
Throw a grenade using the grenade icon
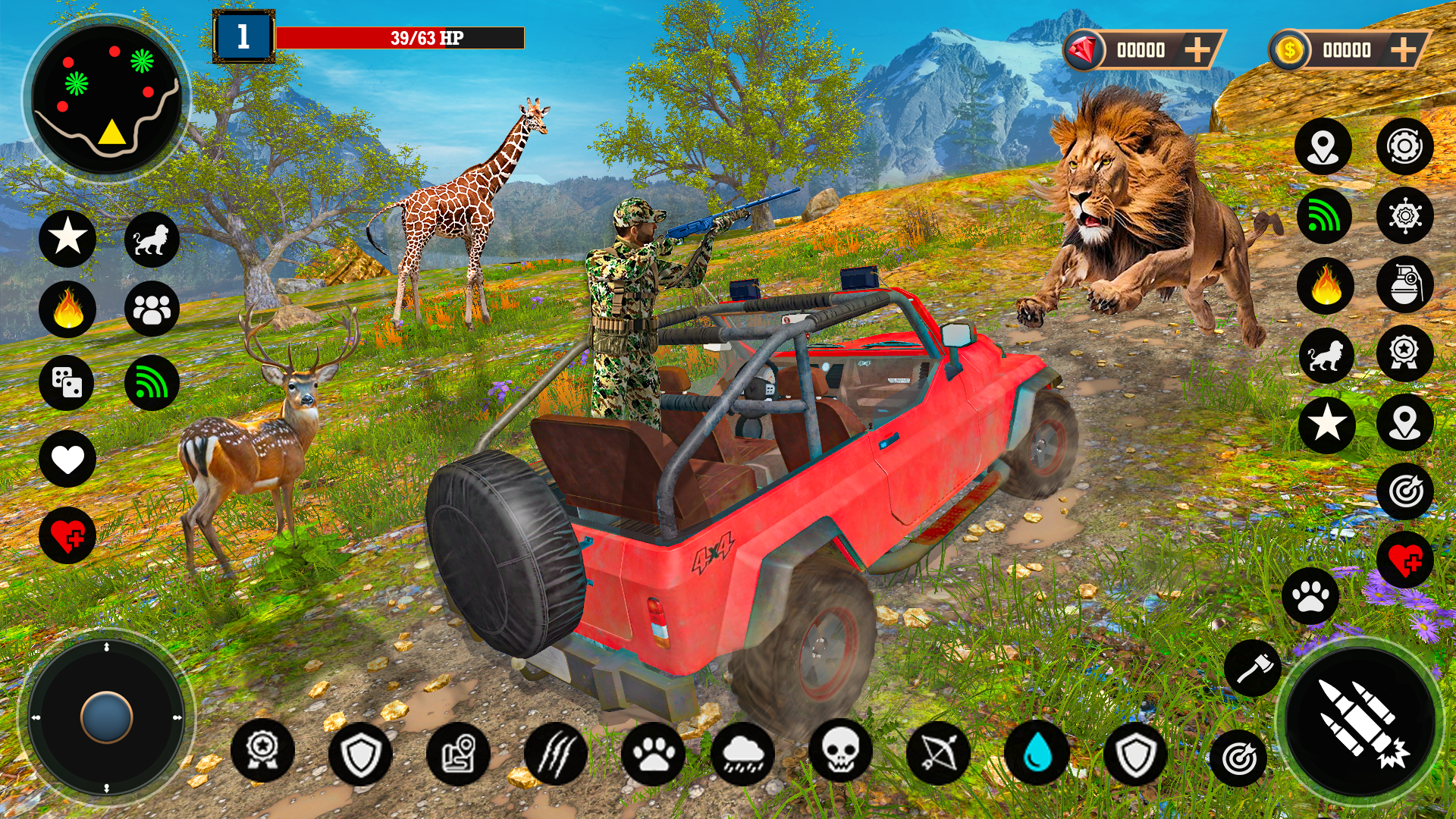1404,284
